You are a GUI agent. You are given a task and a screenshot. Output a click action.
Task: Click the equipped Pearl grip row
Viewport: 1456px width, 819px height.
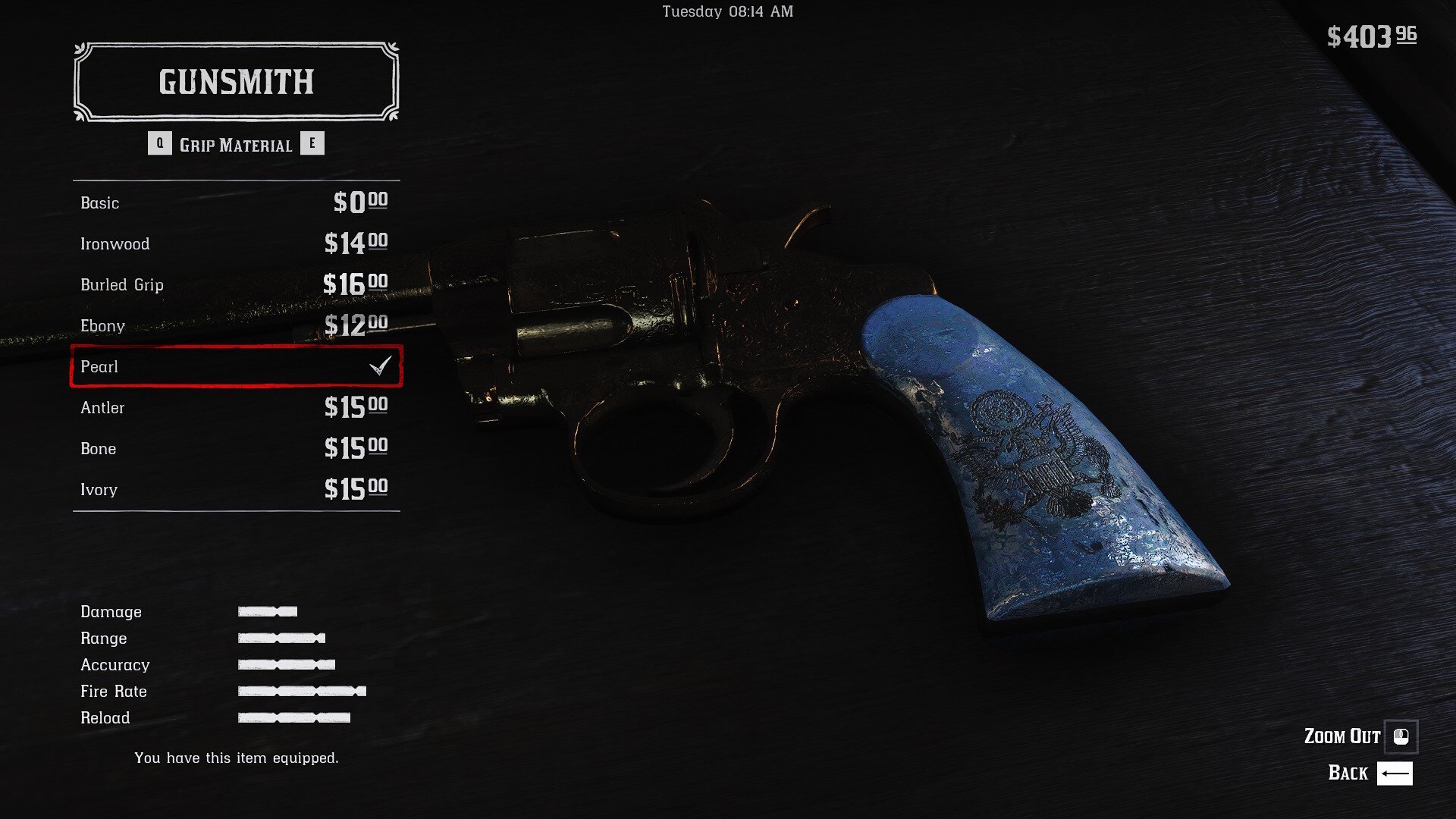click(x=235, y=366)
